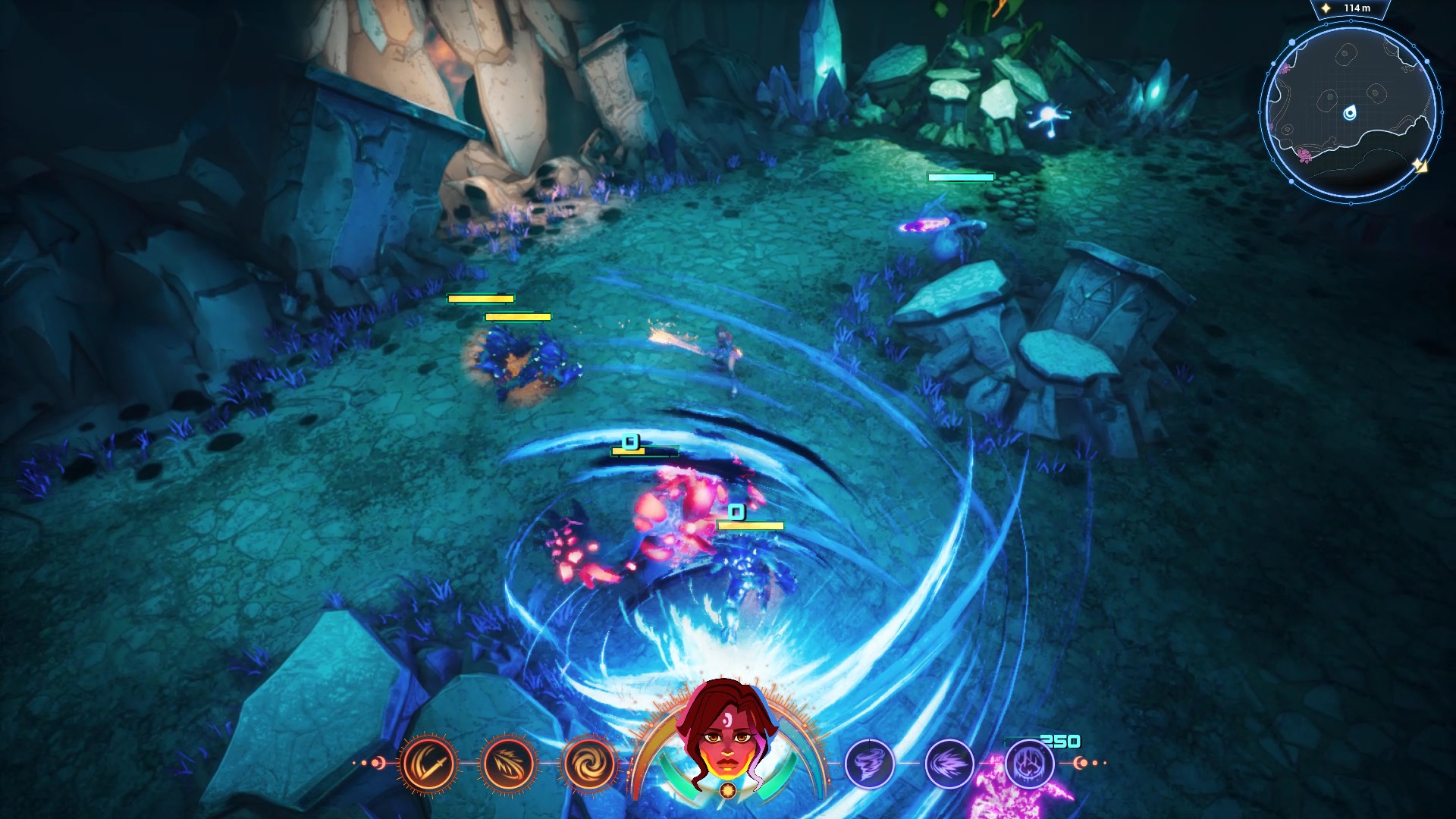The width and height of the screenshot is (1456, 819).
Task: Click the glowing firefly near the green crystals
Action: point(1046,114)
